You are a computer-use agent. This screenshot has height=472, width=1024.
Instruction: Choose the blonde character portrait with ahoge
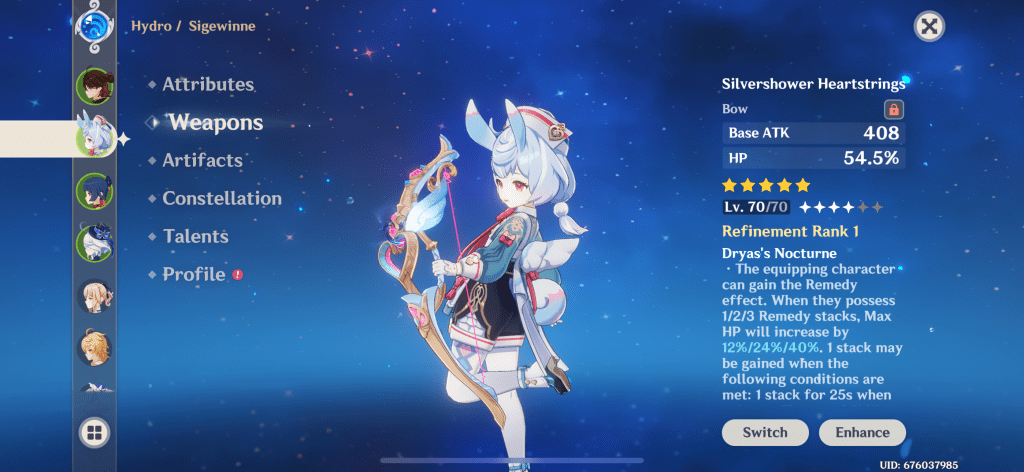[94, 347]
